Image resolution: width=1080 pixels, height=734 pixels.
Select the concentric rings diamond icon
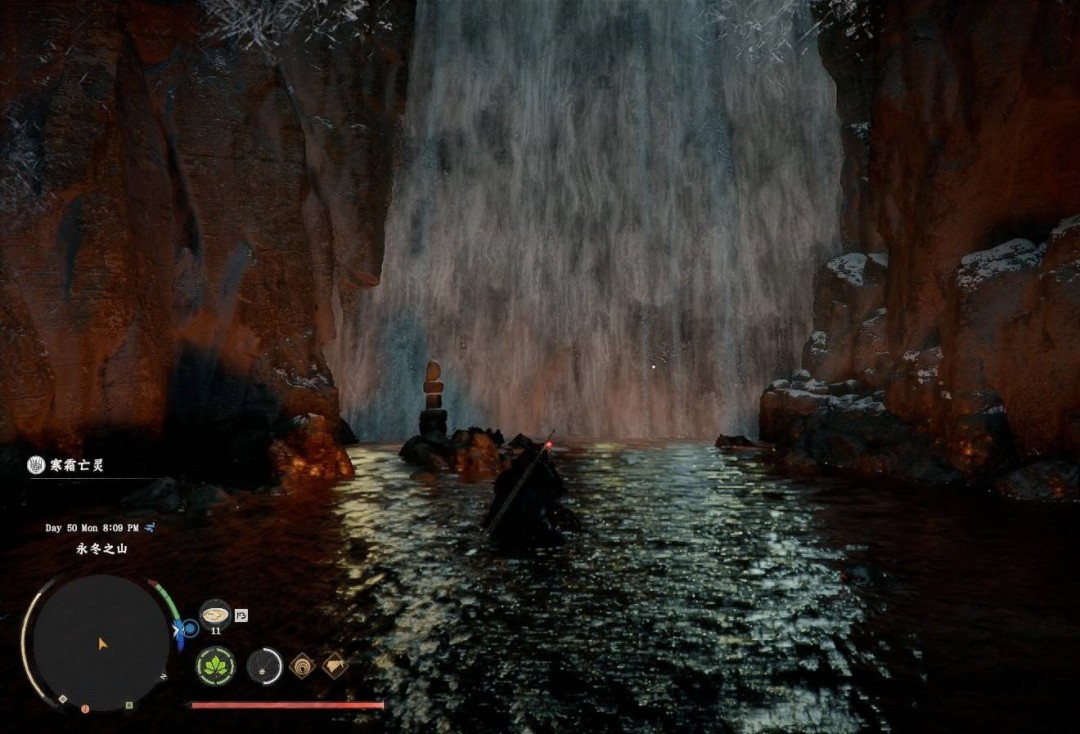click(x=302, y=666)
